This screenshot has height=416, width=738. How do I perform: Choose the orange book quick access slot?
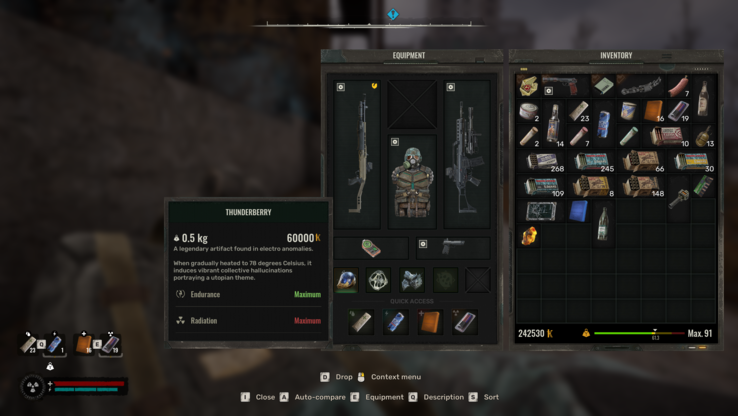click(430, 322)
